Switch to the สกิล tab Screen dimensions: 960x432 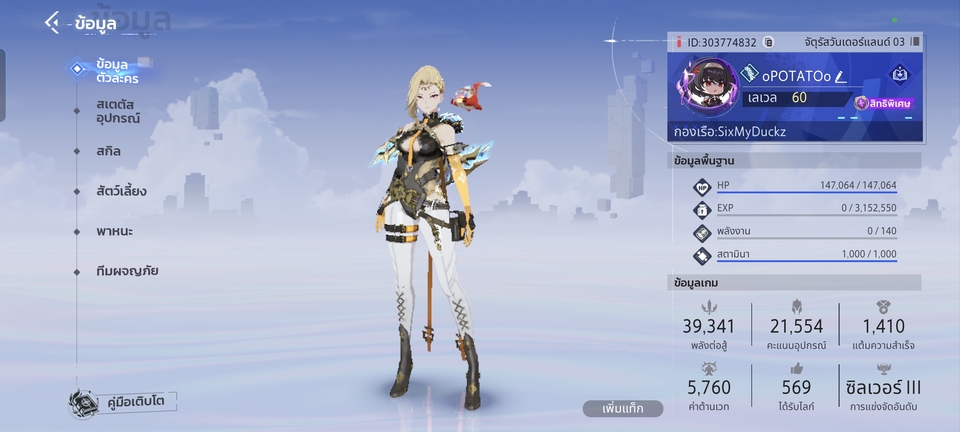tap(109, 151)
